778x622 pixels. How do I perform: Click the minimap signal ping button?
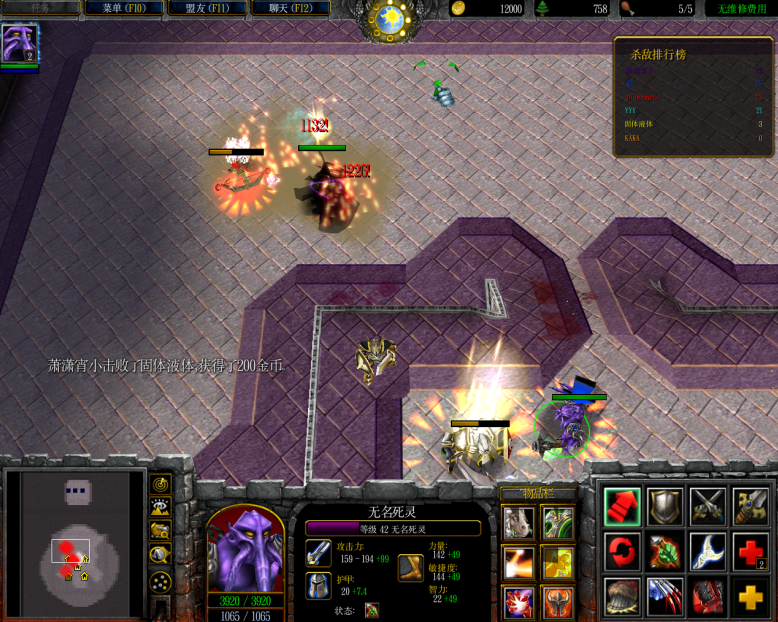click(160, 484)
